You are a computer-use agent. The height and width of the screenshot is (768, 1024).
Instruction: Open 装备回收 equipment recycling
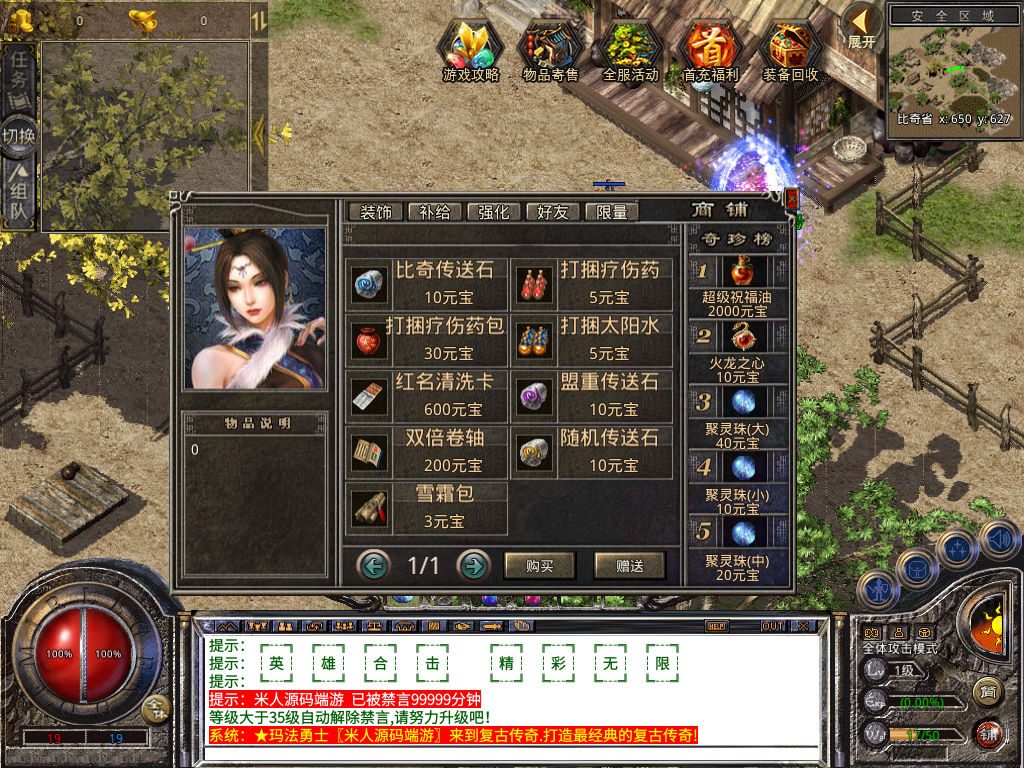(790, 52)
